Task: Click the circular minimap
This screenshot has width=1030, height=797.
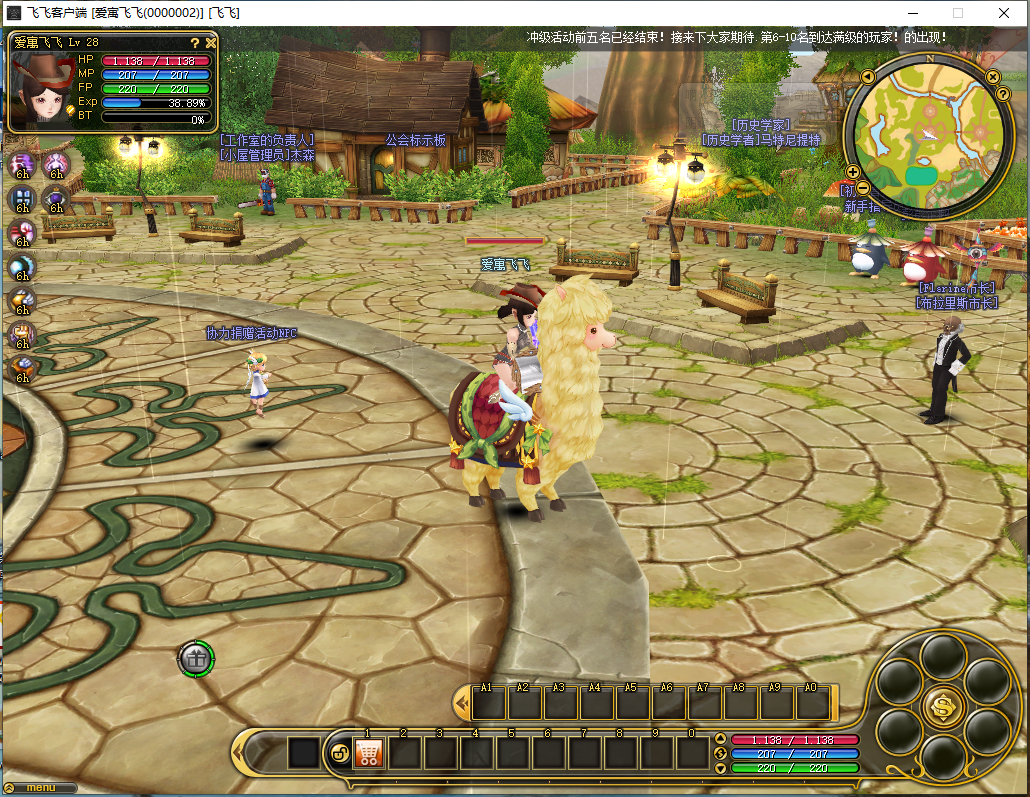Action: pyautogui.click(x=927, y=138)
